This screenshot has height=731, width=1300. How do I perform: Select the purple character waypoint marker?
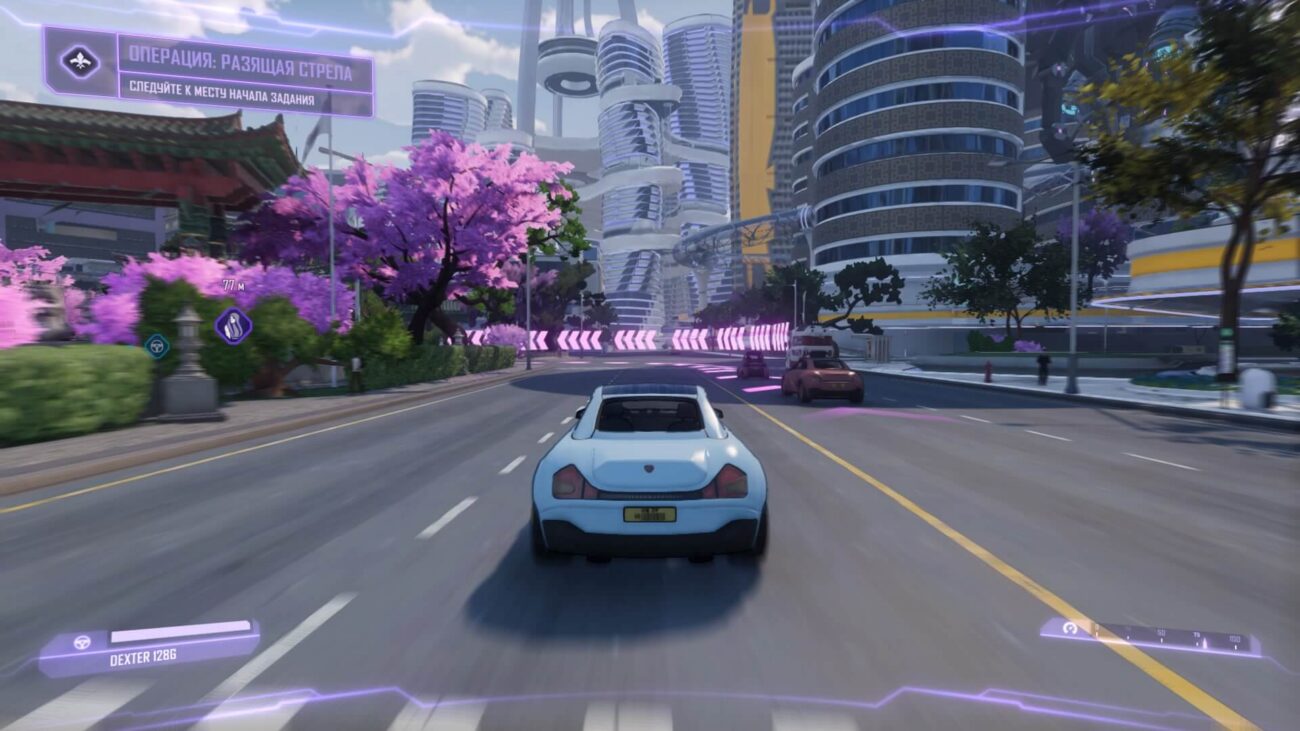233,325
